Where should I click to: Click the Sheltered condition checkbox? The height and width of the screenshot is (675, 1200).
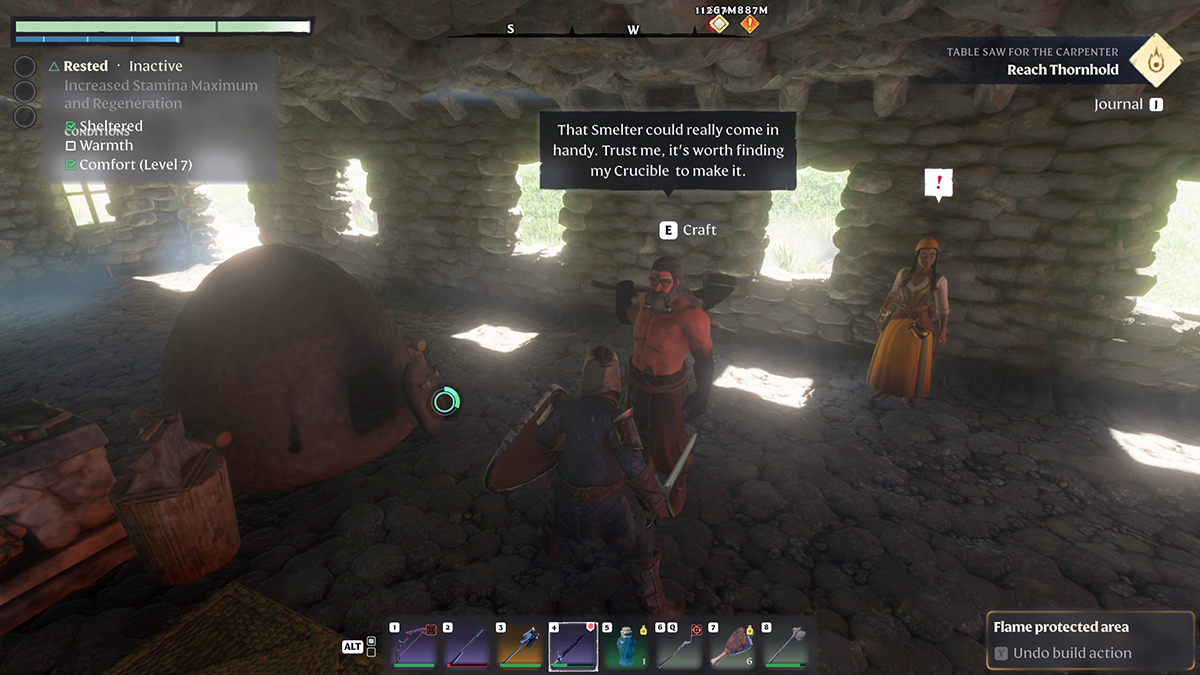[x=71, y=127]
